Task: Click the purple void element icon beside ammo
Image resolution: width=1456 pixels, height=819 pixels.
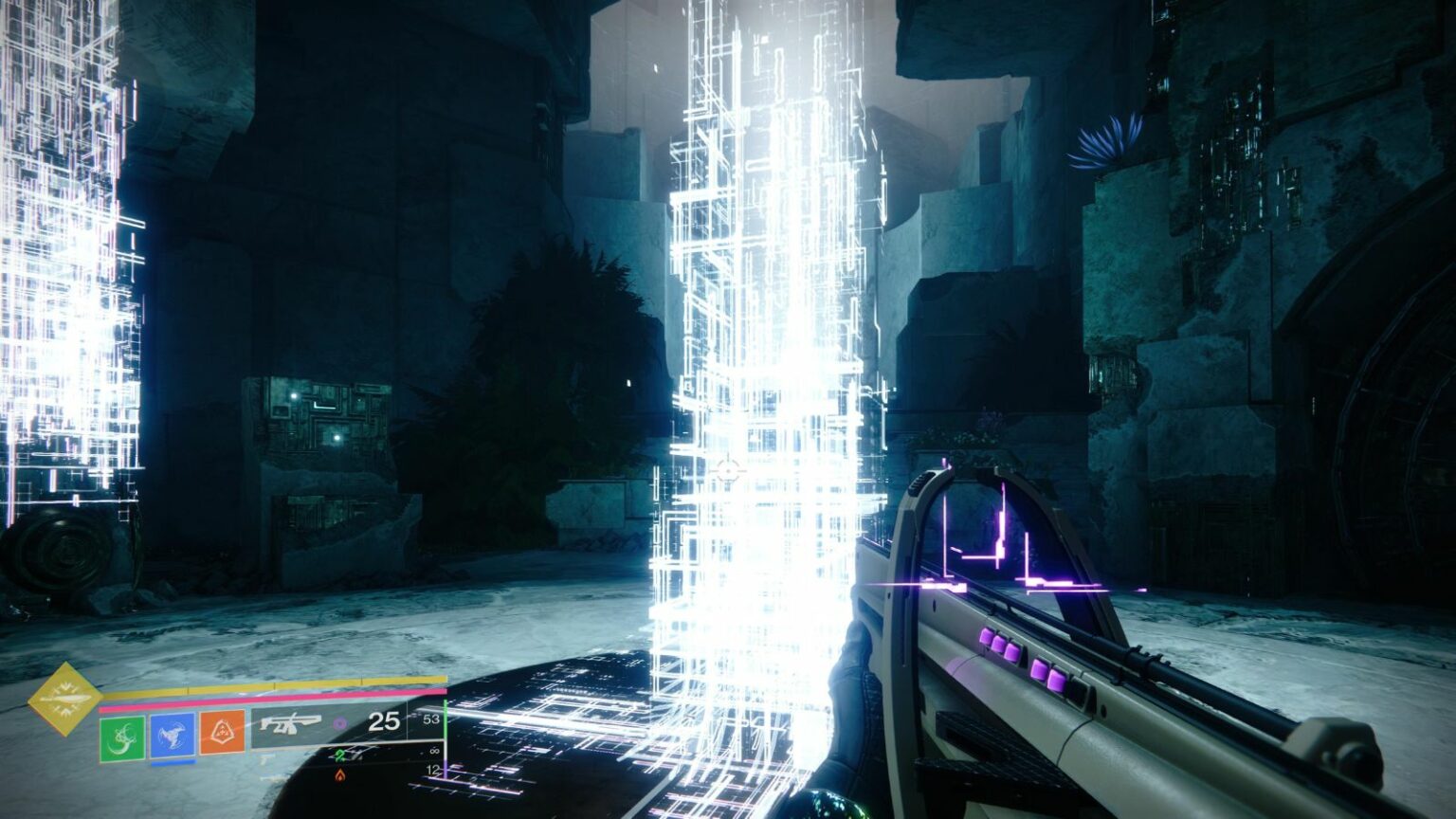Action: [x=339, y=723]
